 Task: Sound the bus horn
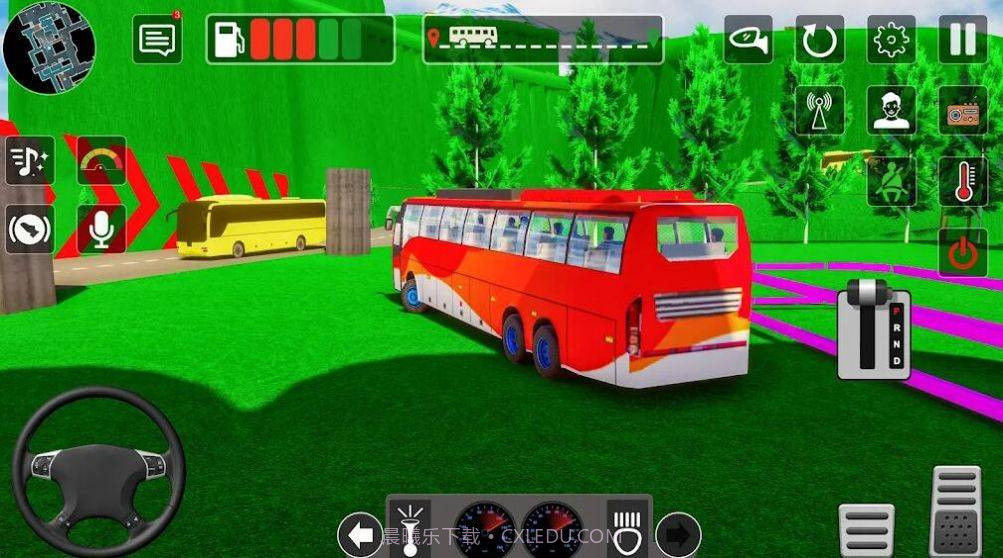click(x=30, y=230)
